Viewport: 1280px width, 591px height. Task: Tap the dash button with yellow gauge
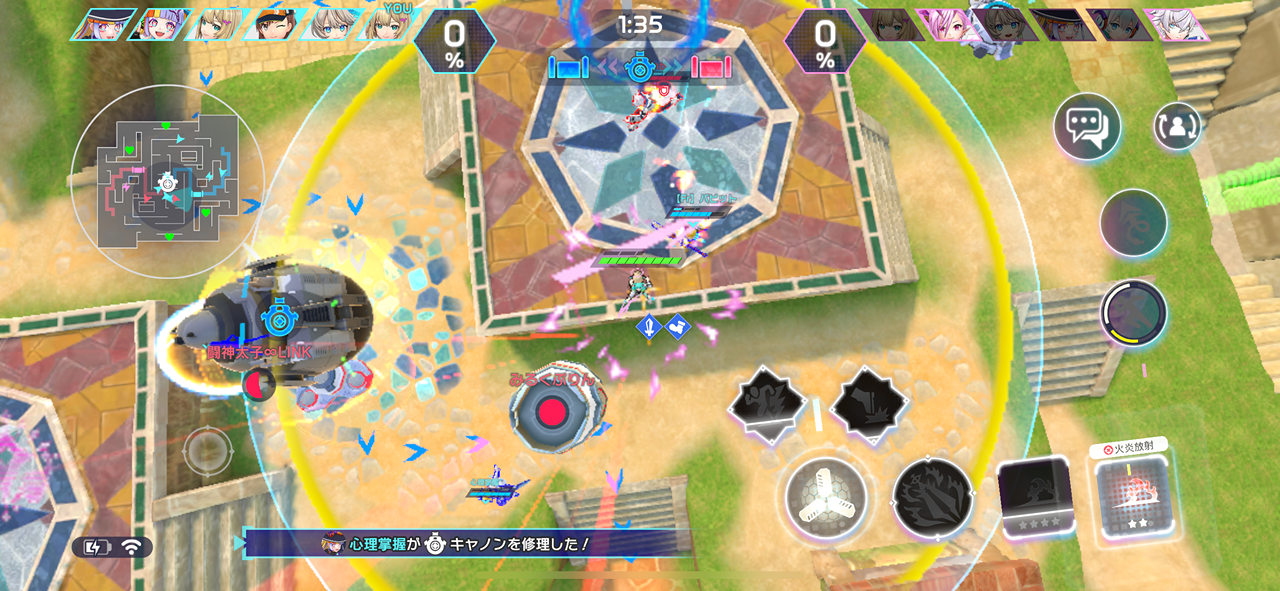[1133, 313]
